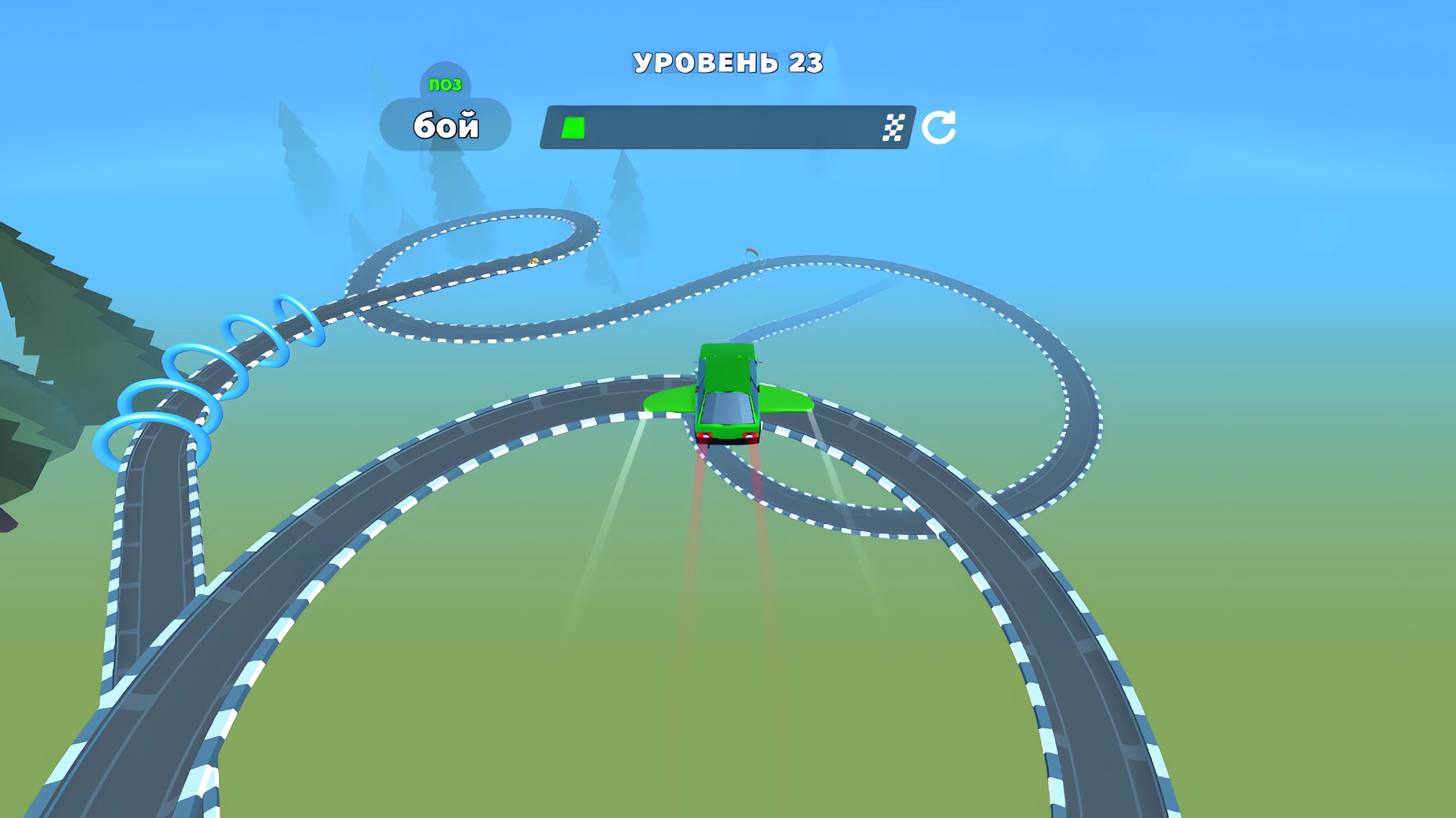Click the level progress bar
1456x818 pixels.
click(727, 126)
